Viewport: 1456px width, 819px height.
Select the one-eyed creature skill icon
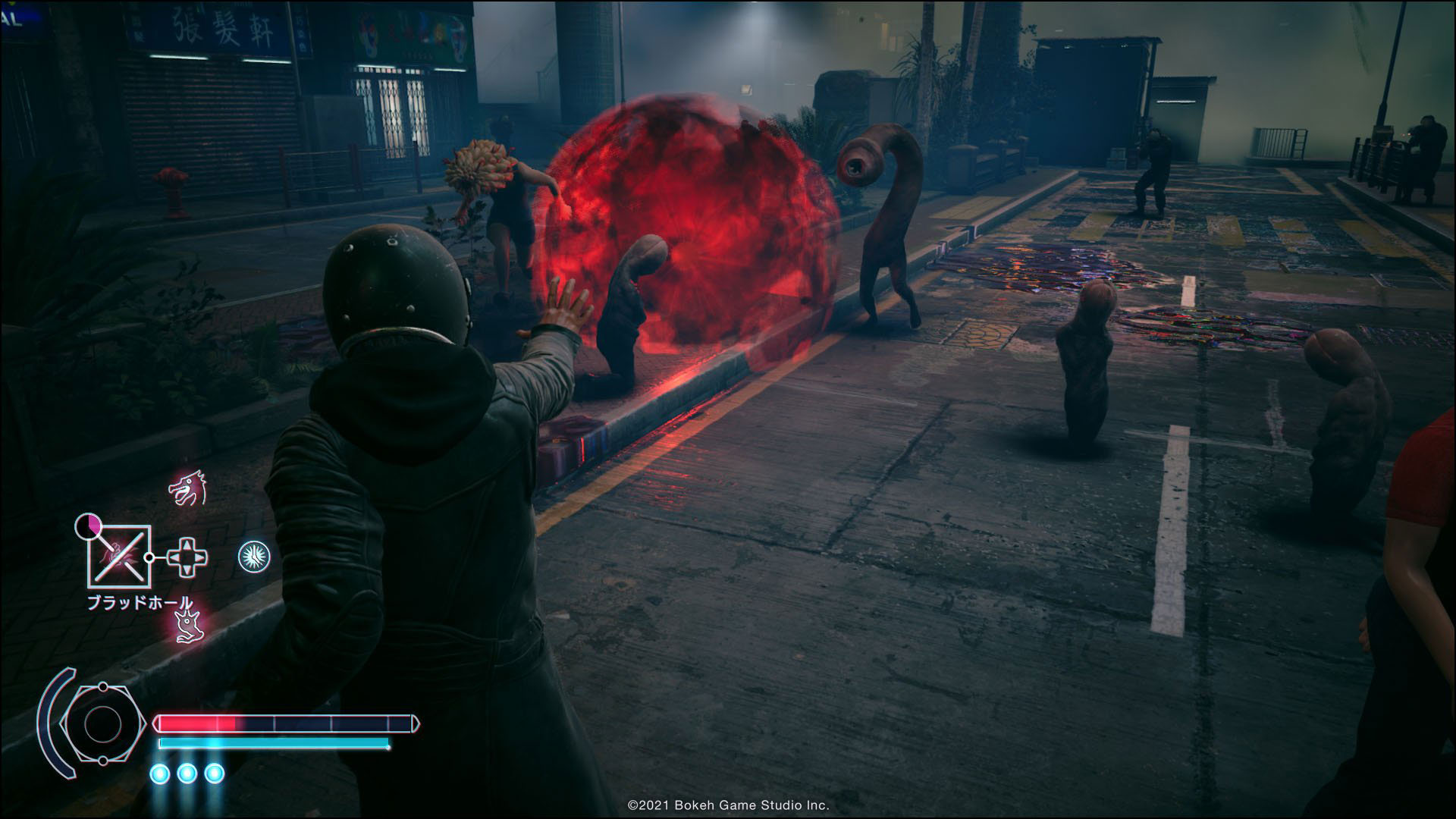186,625
